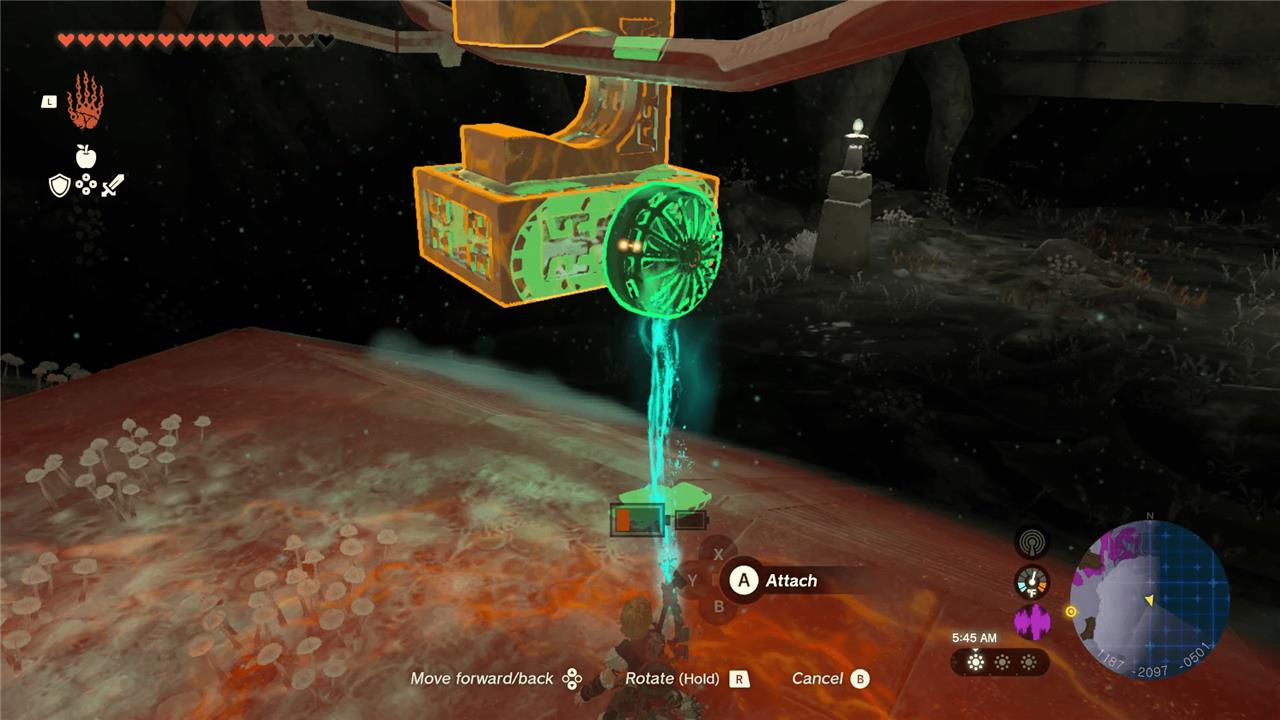Choose the apple quick-item icon
The width and height of the screenshot is (1280, 720).
point(86,156)
